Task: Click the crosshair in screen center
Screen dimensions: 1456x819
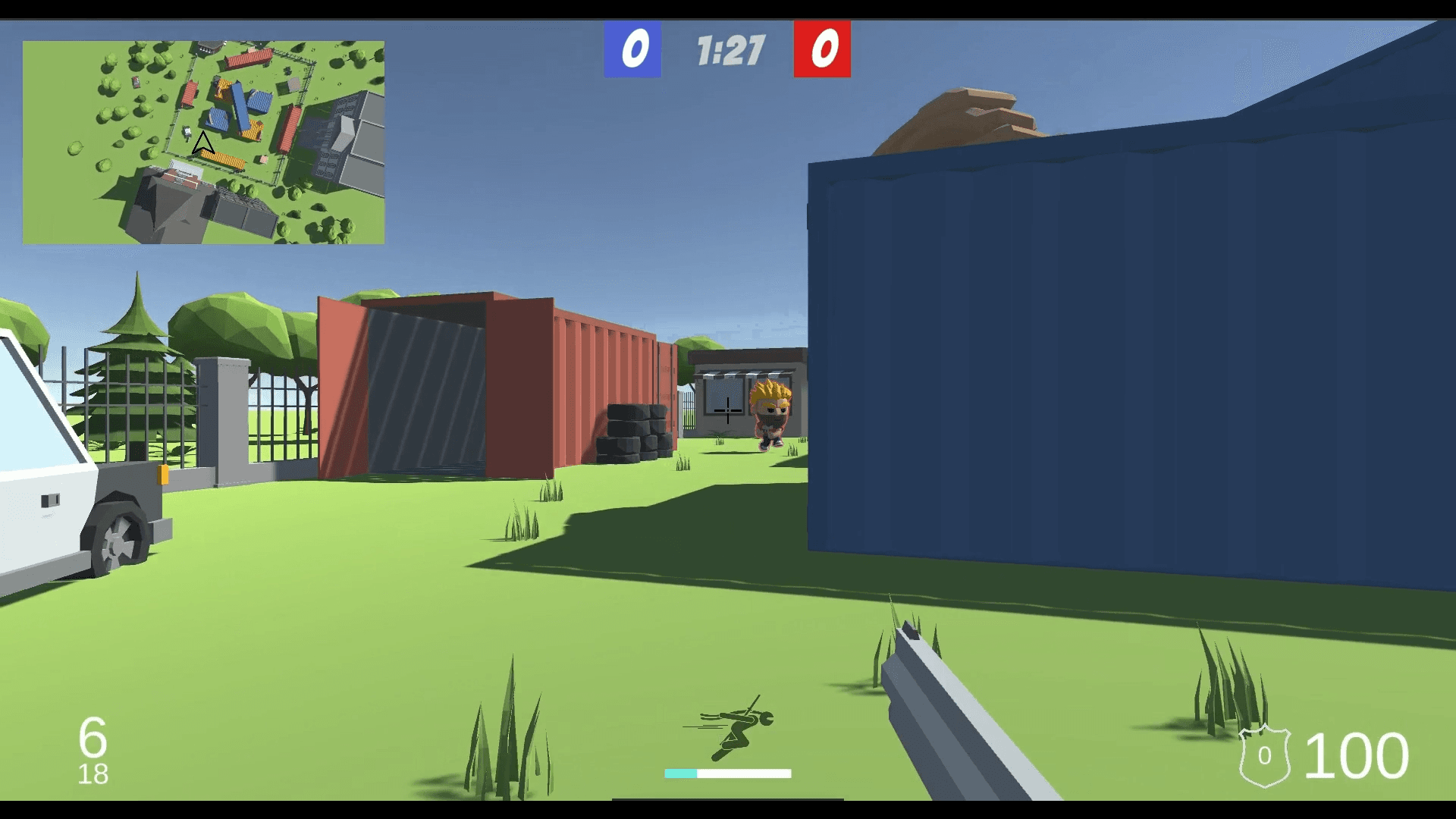Action: click(x=728, y=412)
